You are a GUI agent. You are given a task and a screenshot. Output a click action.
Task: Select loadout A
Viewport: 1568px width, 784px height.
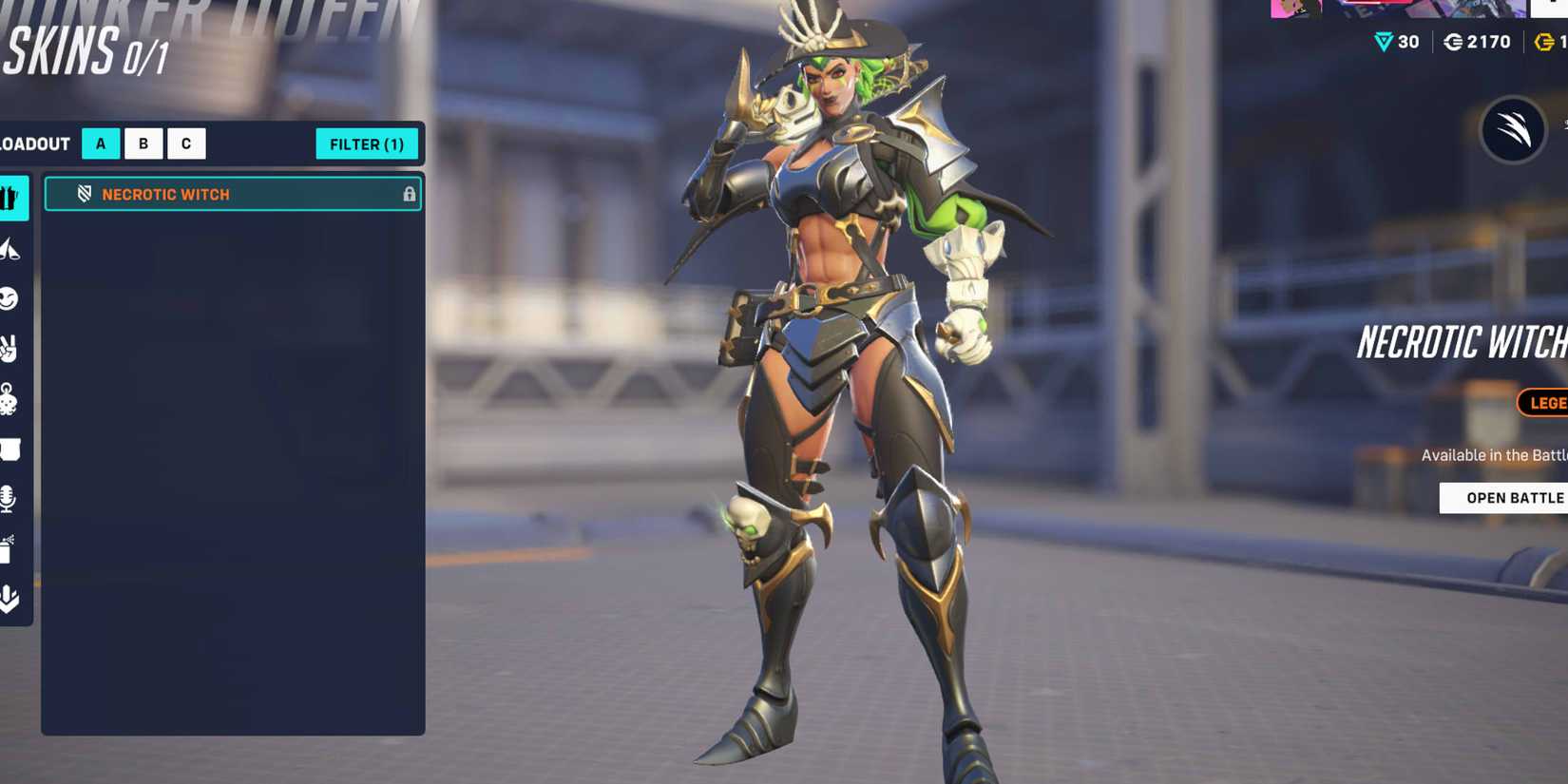(x=99, y=143)
